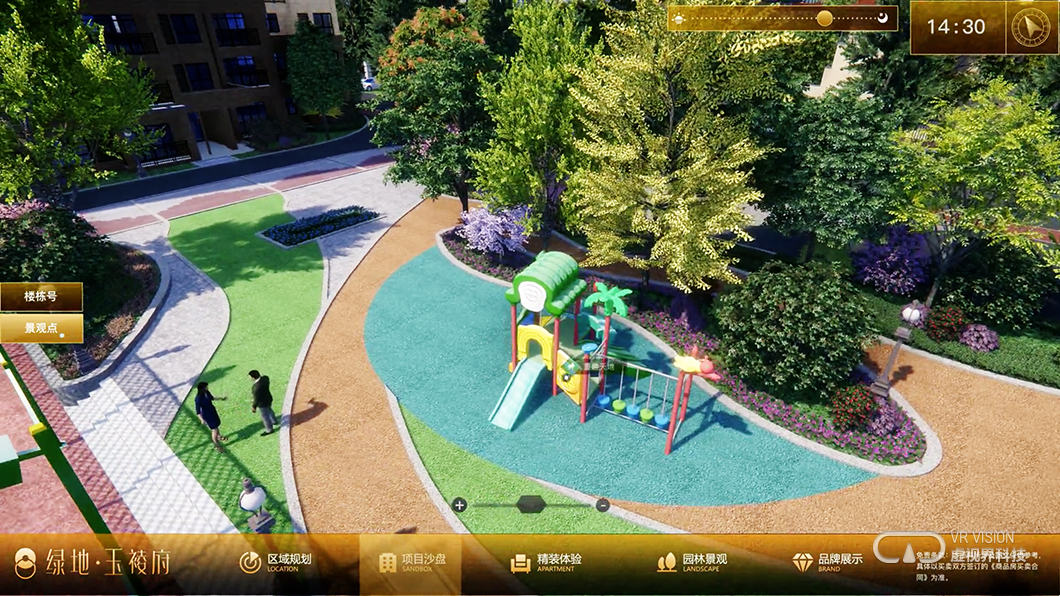1060x596 pixels.
Task: Click the hexagonal zoom slider handle
Action: pyautogui.click(x=530, y=504)
